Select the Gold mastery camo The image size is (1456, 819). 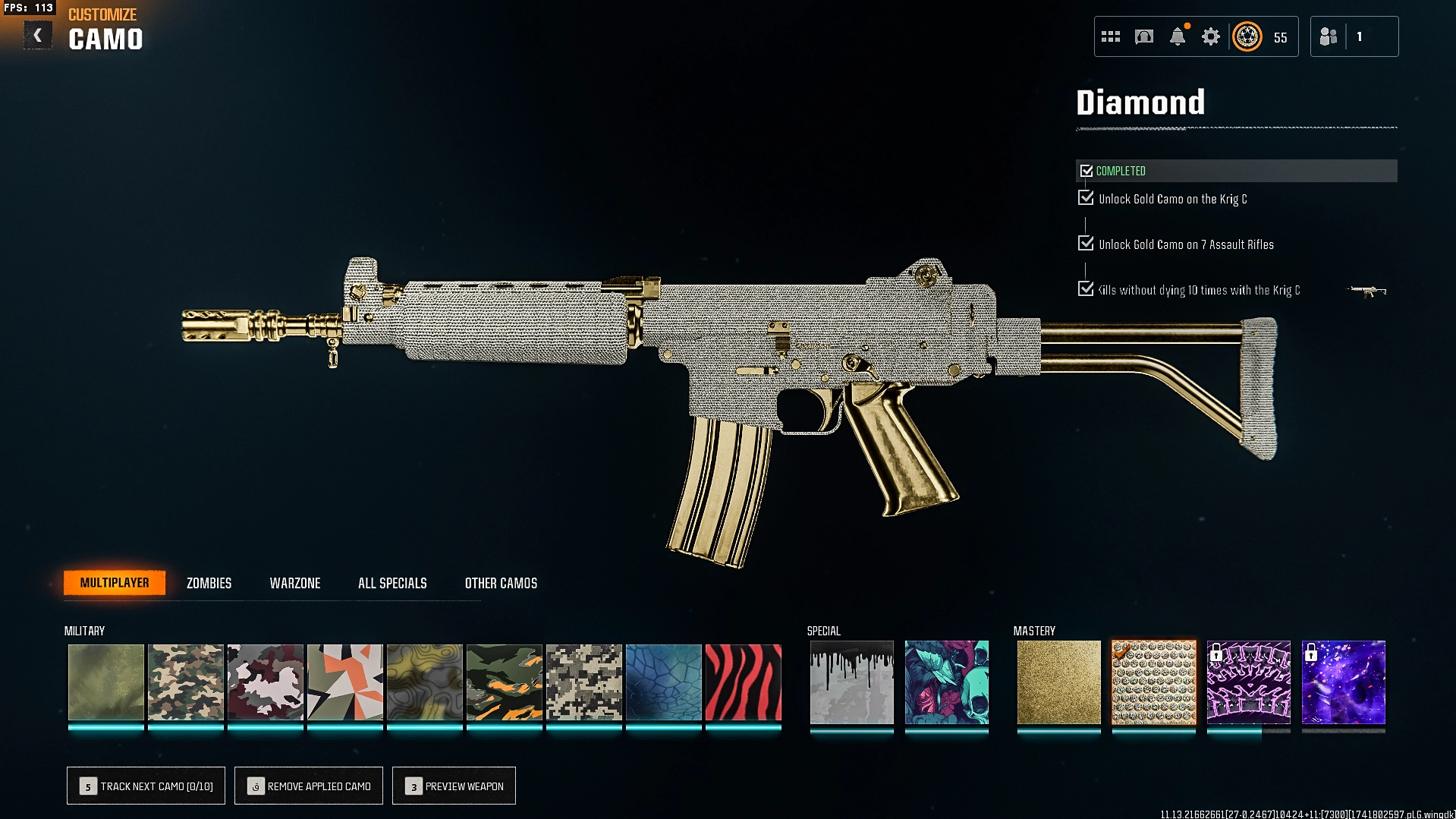[1058, 682]
